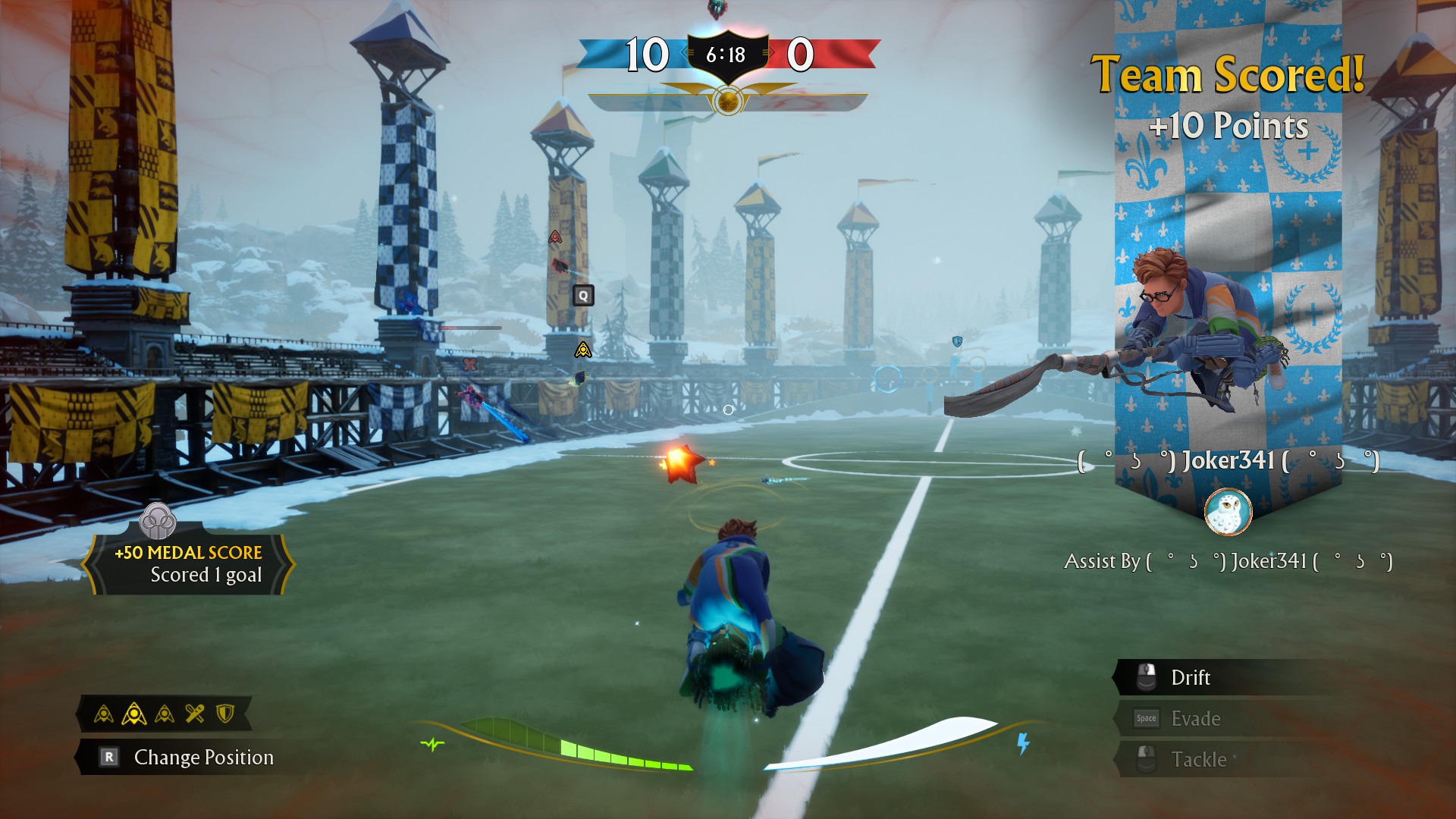Choose the Evade action entry
The image size is (1456, 819).
(1195, 718)
